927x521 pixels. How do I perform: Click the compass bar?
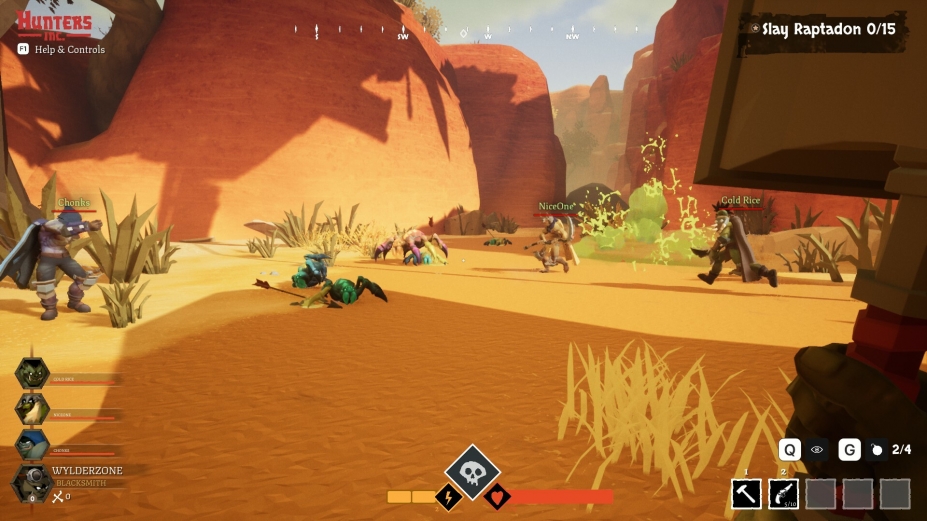click(x=461, y=32)
